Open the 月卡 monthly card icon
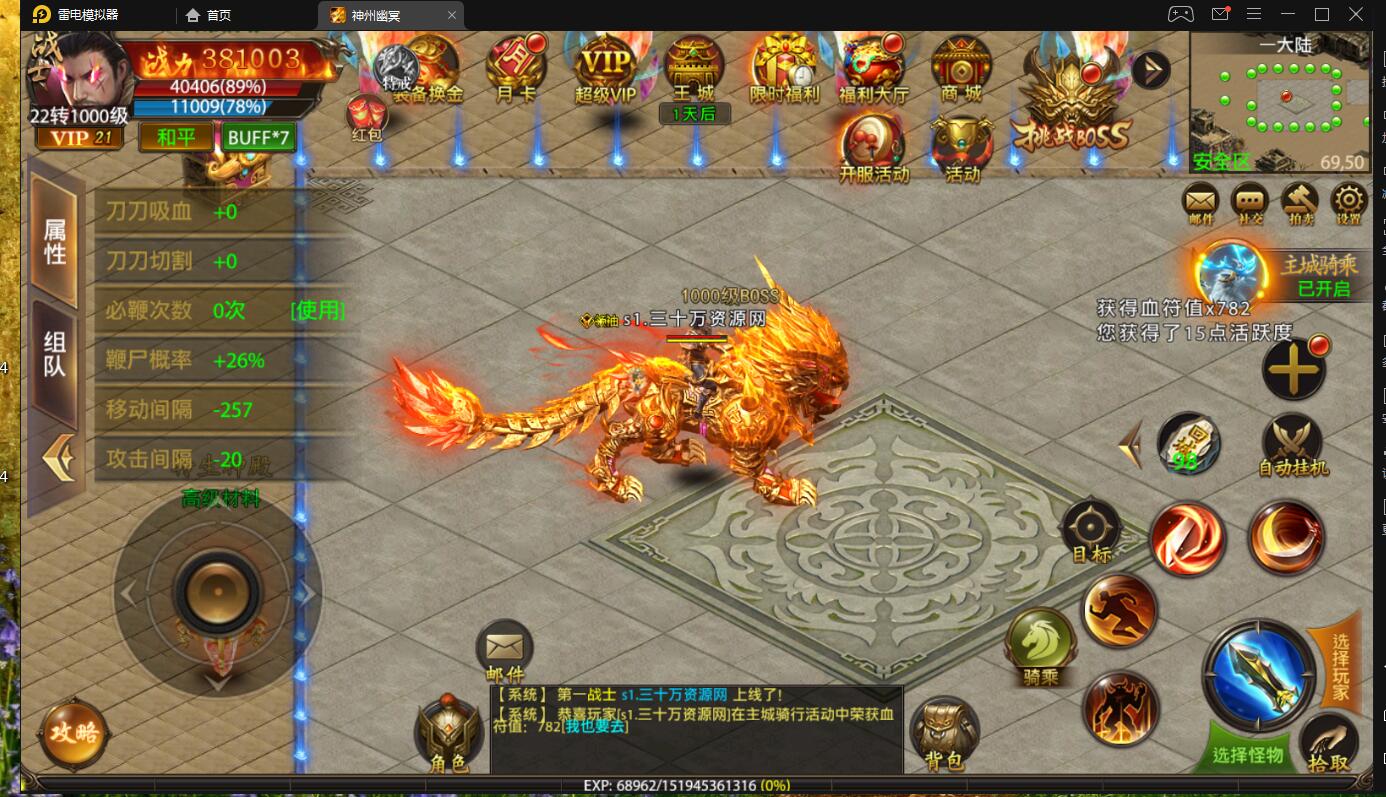This screenshot has height=797, width=1386. [516, 66]
